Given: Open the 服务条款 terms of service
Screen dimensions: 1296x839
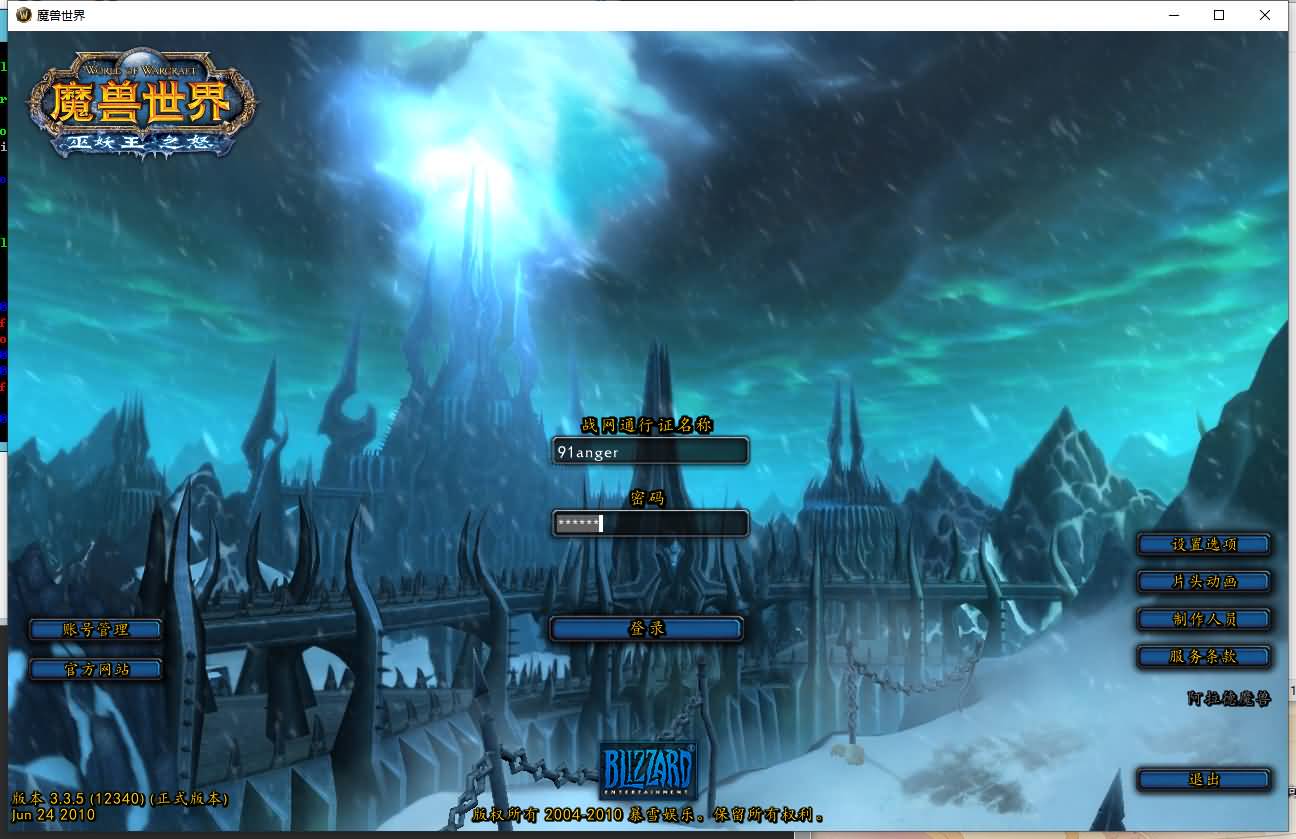Looking at the screenshot, I should point(1204,657).
